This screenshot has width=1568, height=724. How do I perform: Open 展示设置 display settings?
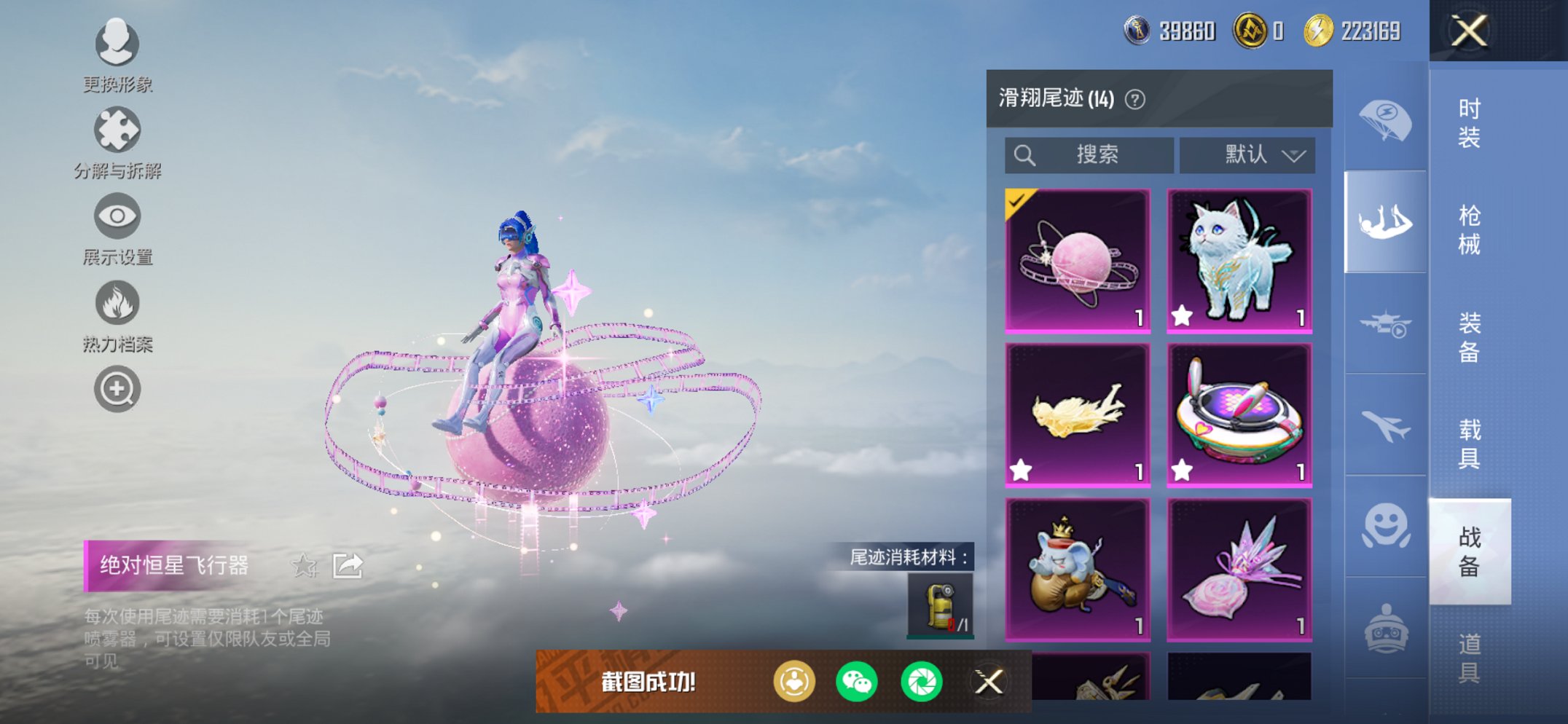point(117,217)
